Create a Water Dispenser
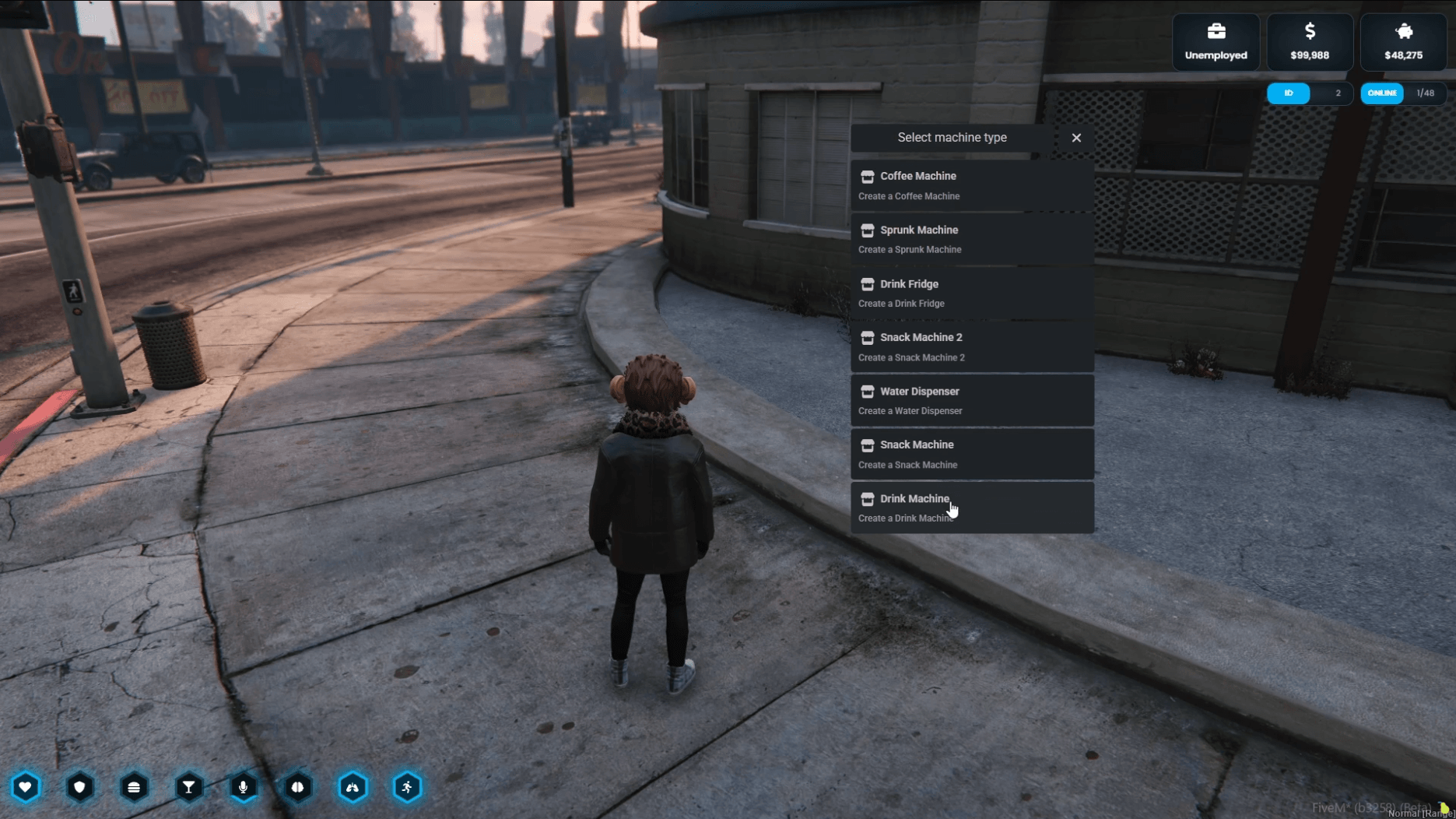Screen dimensions: 1456x819 (x=971, y=399)
